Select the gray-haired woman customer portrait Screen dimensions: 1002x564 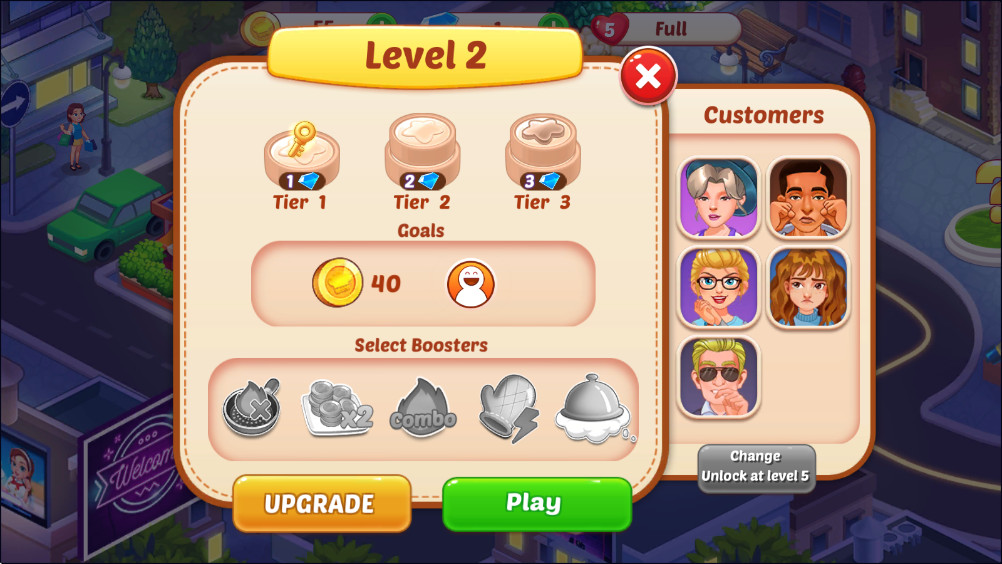click(718, 197)
